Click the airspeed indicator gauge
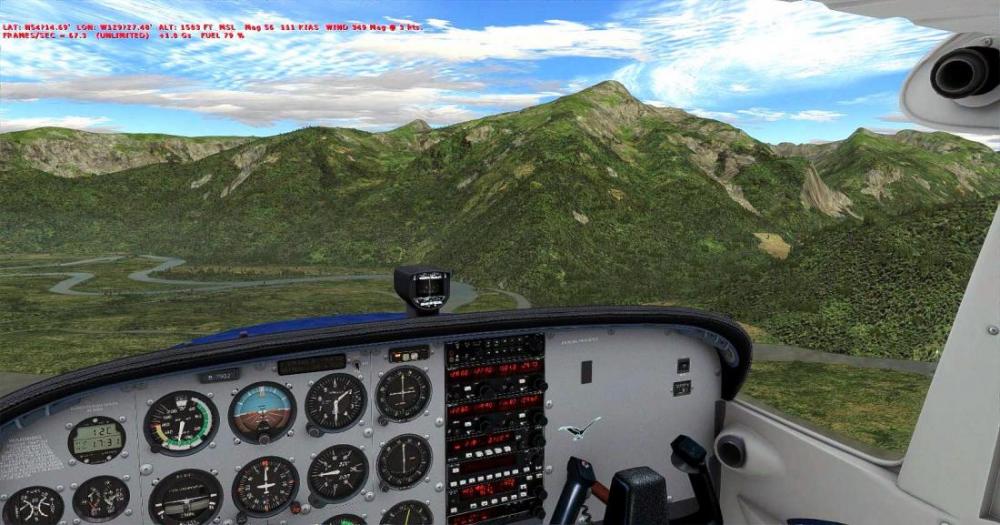The height and width of the screenshot is (525, 1000). point(180,422)
